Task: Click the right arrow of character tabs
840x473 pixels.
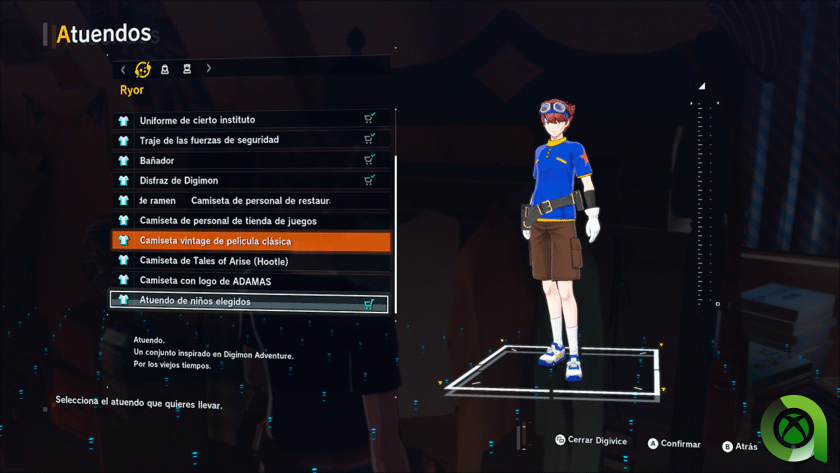Action: point(208,69)
